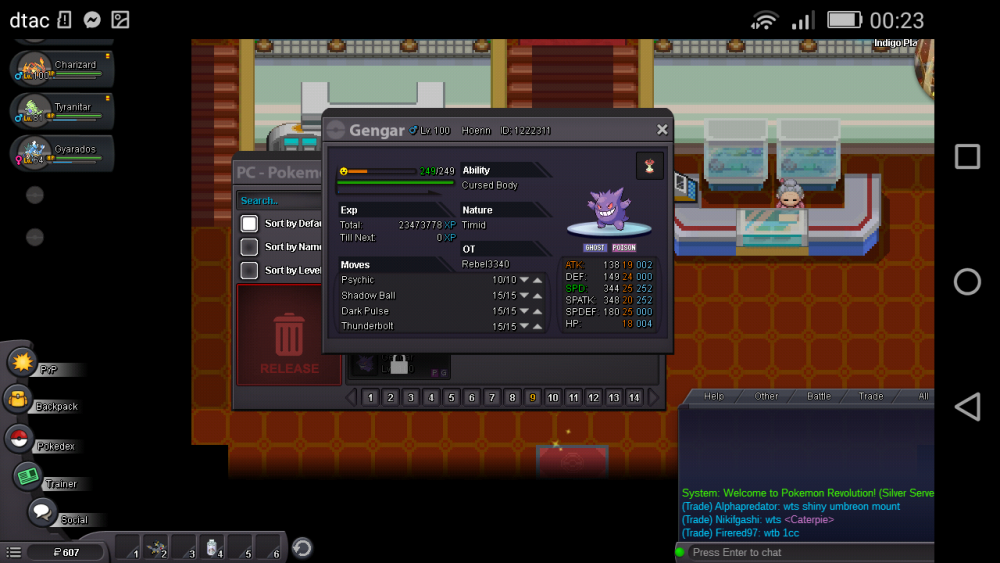The width and height of the screenshot is (1000, 563).
Task: Switch chat to the Battle tab
Action: (x=819, y=397)
